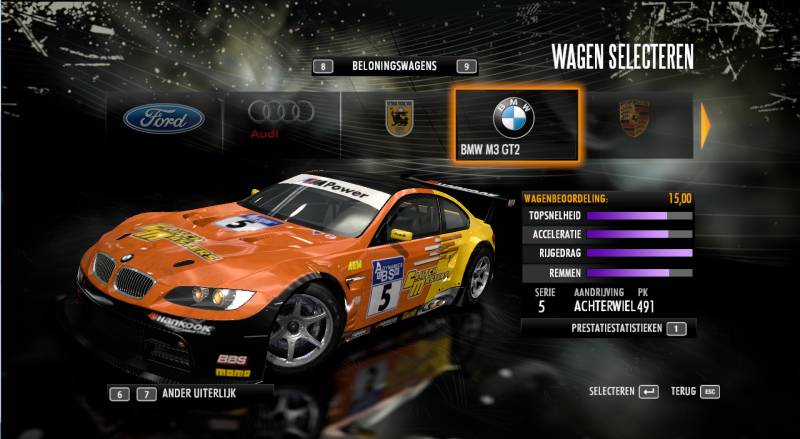Pick the yellow shield crest brand tile

click(398, 120)
